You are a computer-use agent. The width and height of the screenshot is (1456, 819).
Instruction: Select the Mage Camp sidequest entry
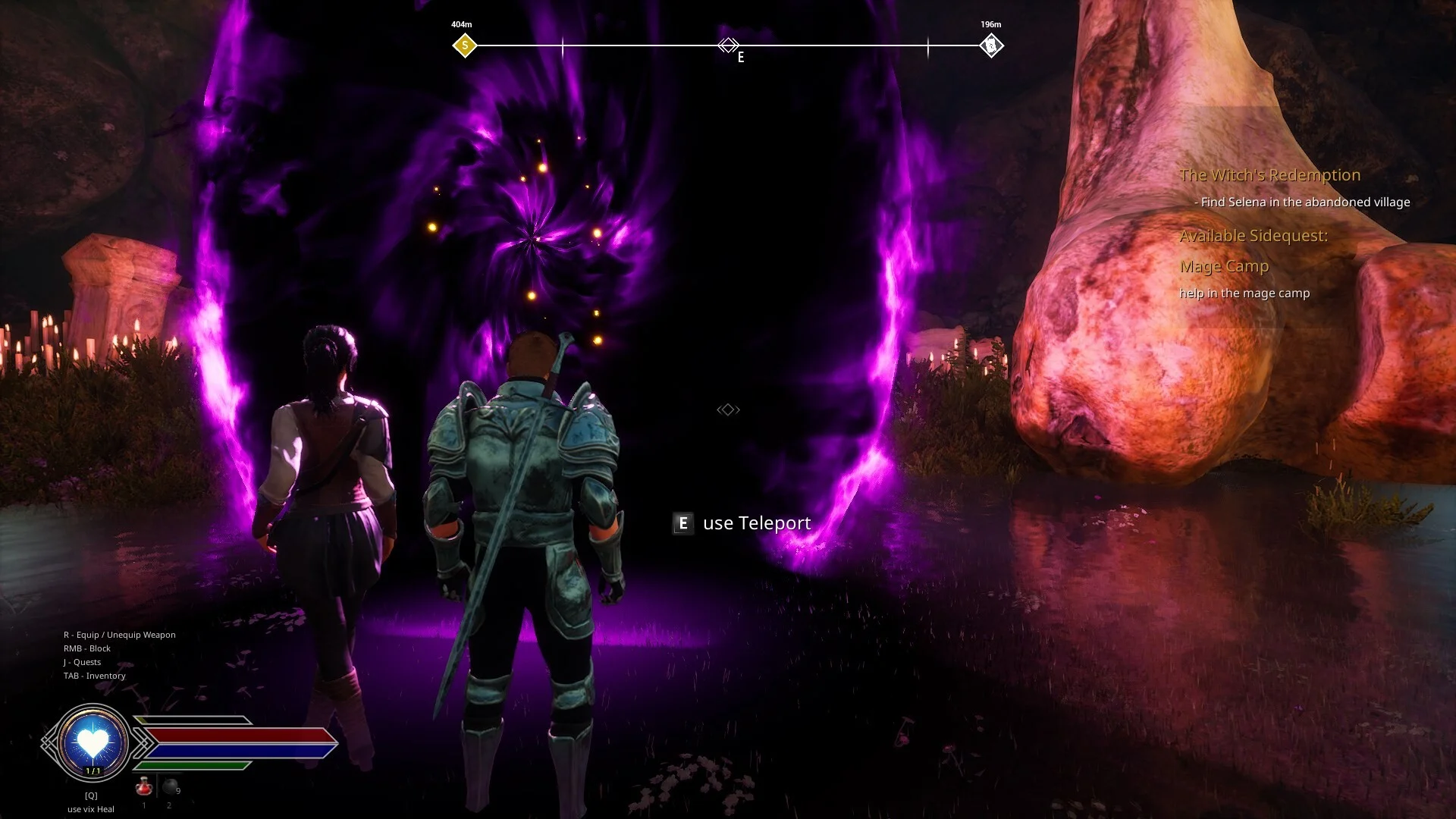[x=1224, y=266]
